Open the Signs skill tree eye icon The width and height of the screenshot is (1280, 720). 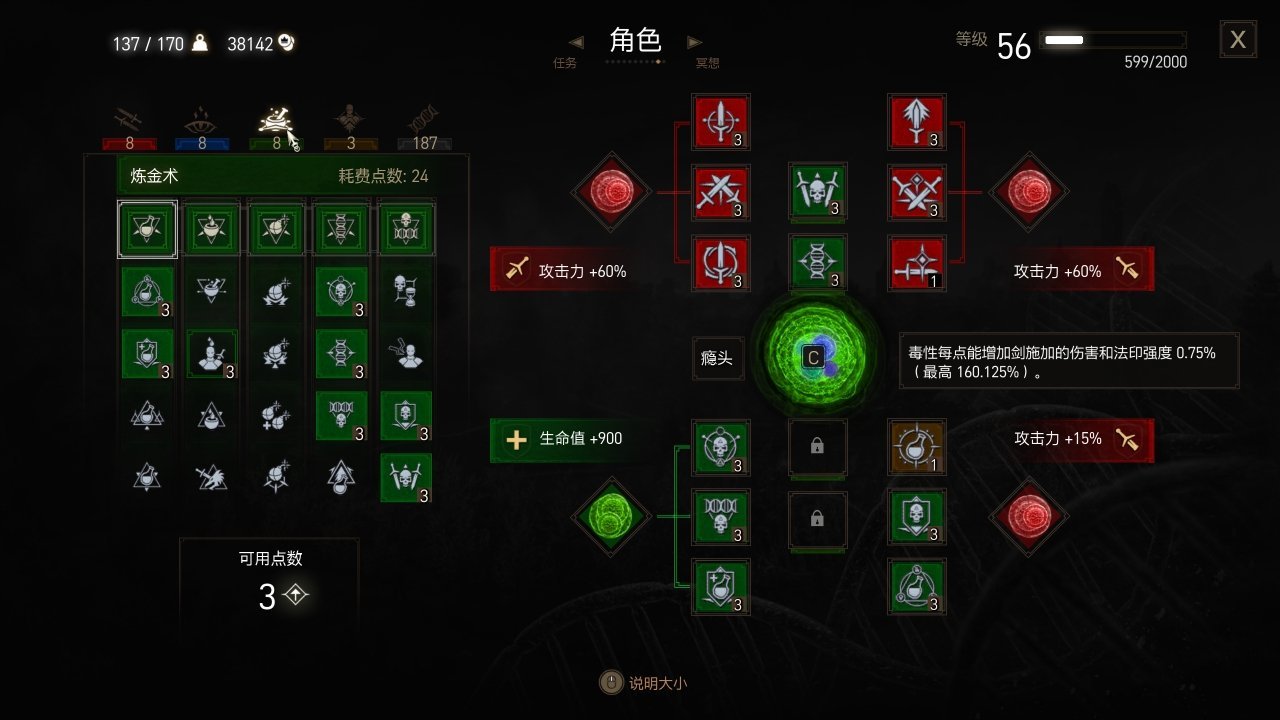click(x=203, y=119)
